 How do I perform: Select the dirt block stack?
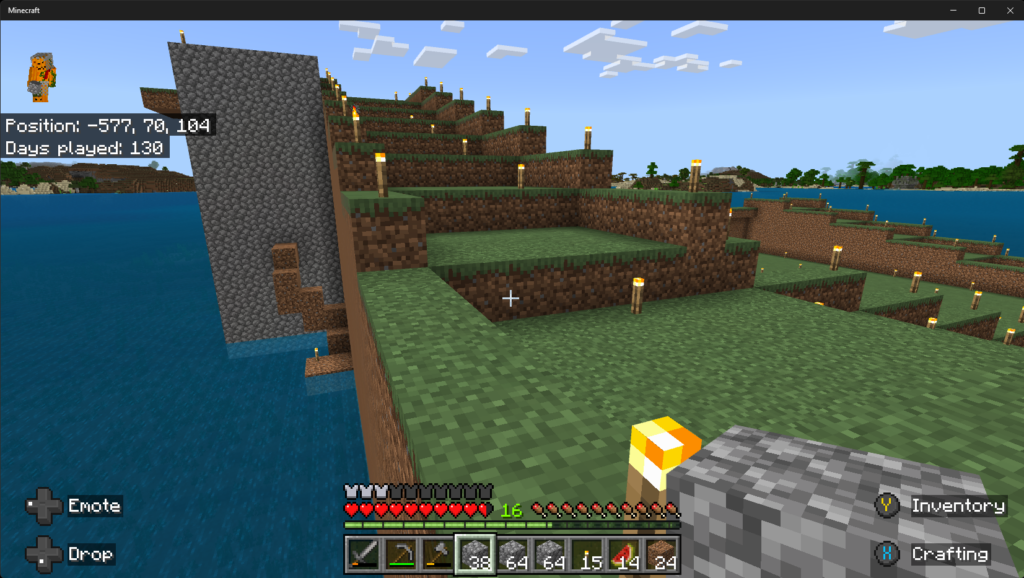click(660, 554)
